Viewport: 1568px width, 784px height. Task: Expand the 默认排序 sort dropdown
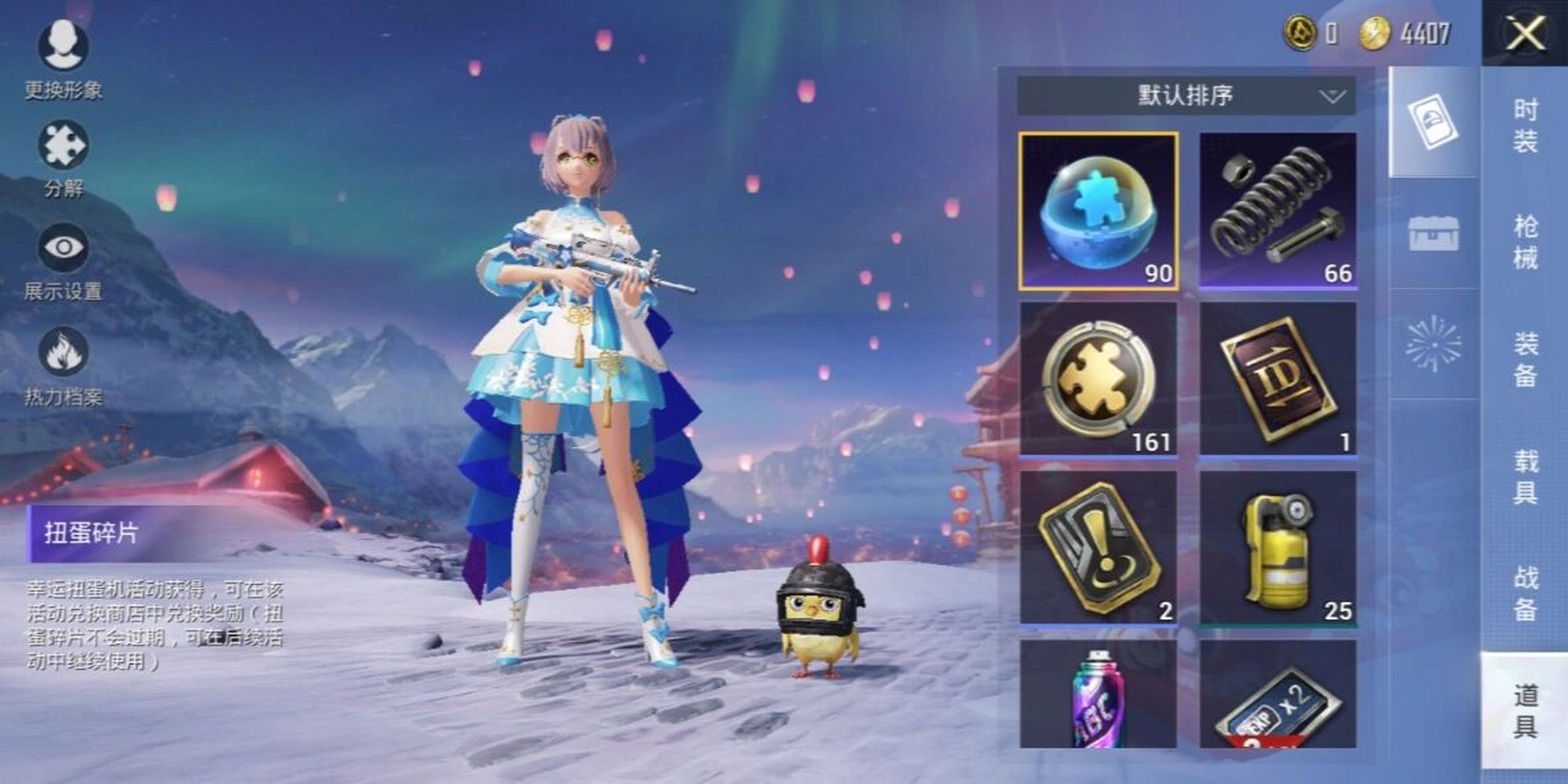tap(1186, 96)
